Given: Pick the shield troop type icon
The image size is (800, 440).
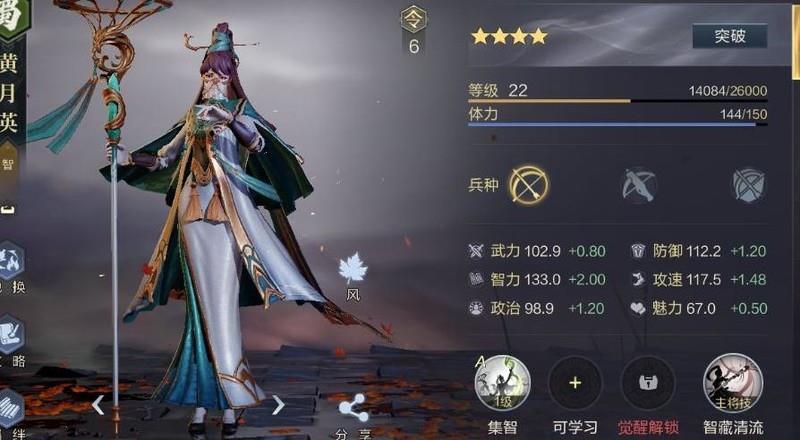Looking at the screenshot, I should tap(748, 185).
